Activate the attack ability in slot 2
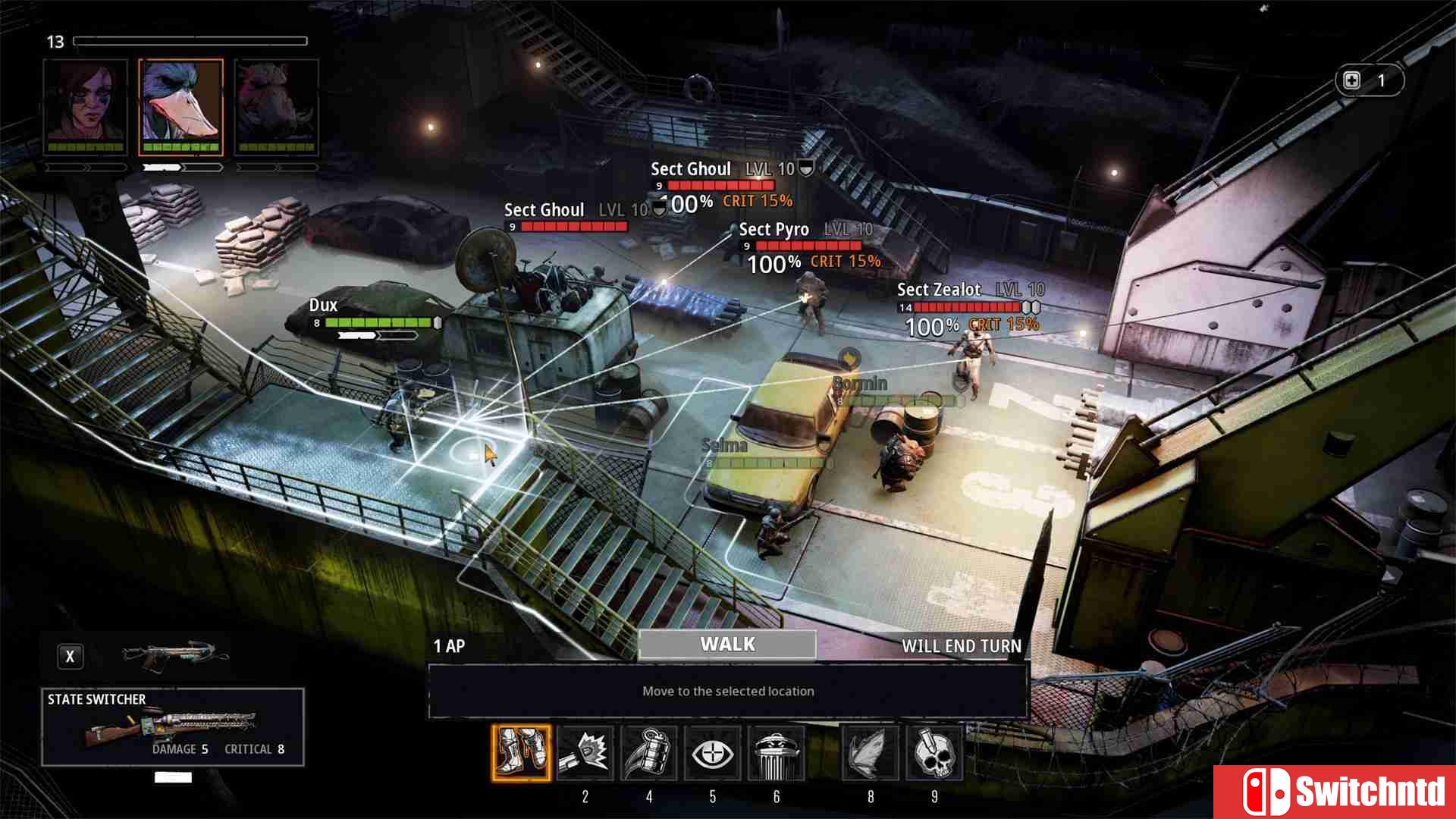The image size is (1456, 819). point(585,753)
